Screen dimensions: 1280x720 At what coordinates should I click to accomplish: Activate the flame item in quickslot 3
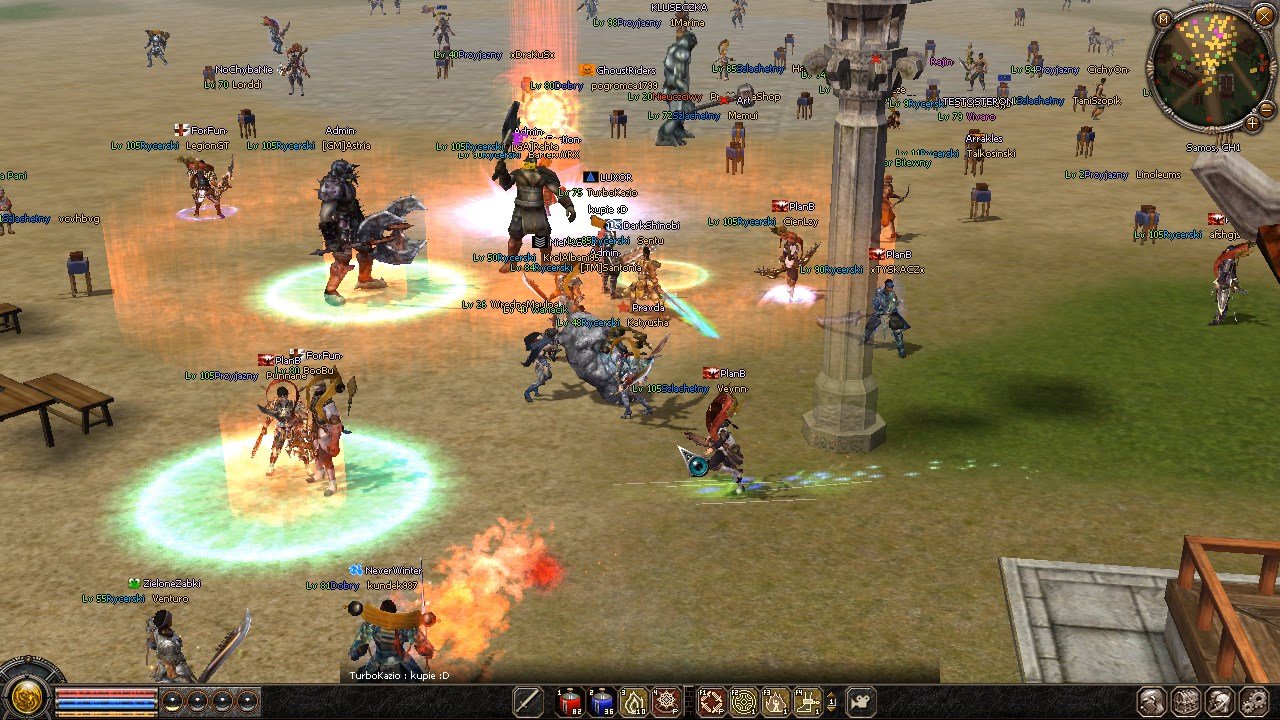(634, 702)
